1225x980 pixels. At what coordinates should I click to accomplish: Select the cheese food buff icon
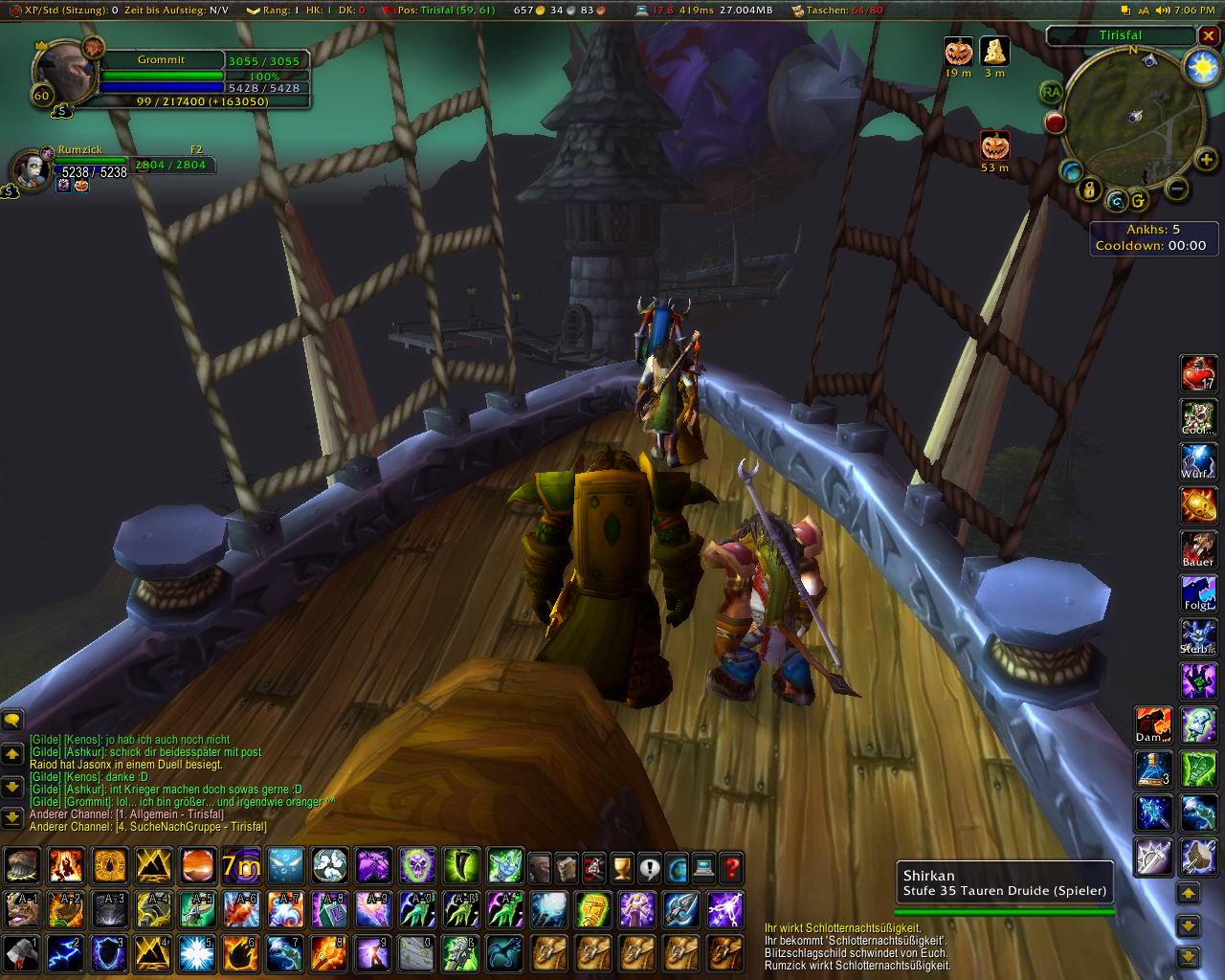[995, 52]
